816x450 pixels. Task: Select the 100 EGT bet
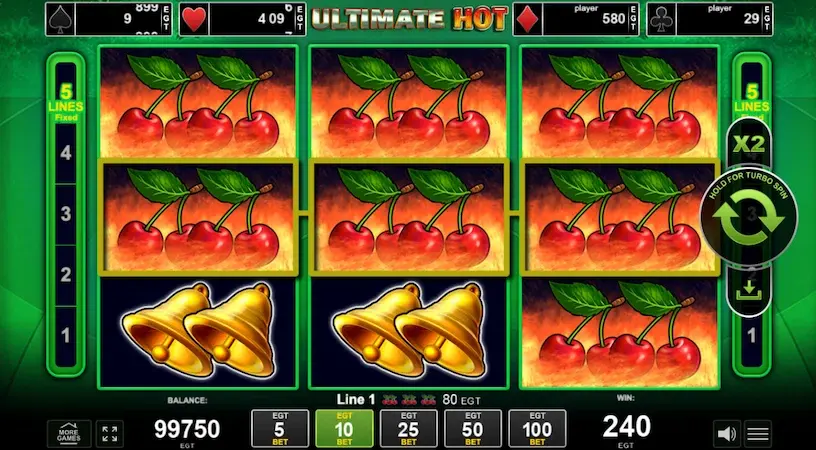[x=538, y=428]
